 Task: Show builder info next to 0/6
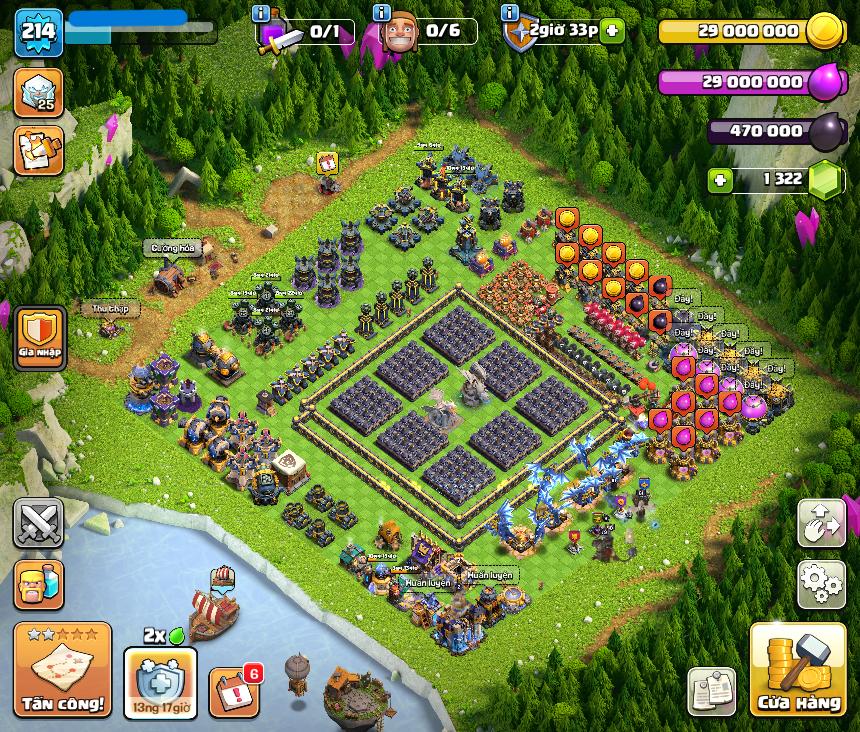point(381,13)
